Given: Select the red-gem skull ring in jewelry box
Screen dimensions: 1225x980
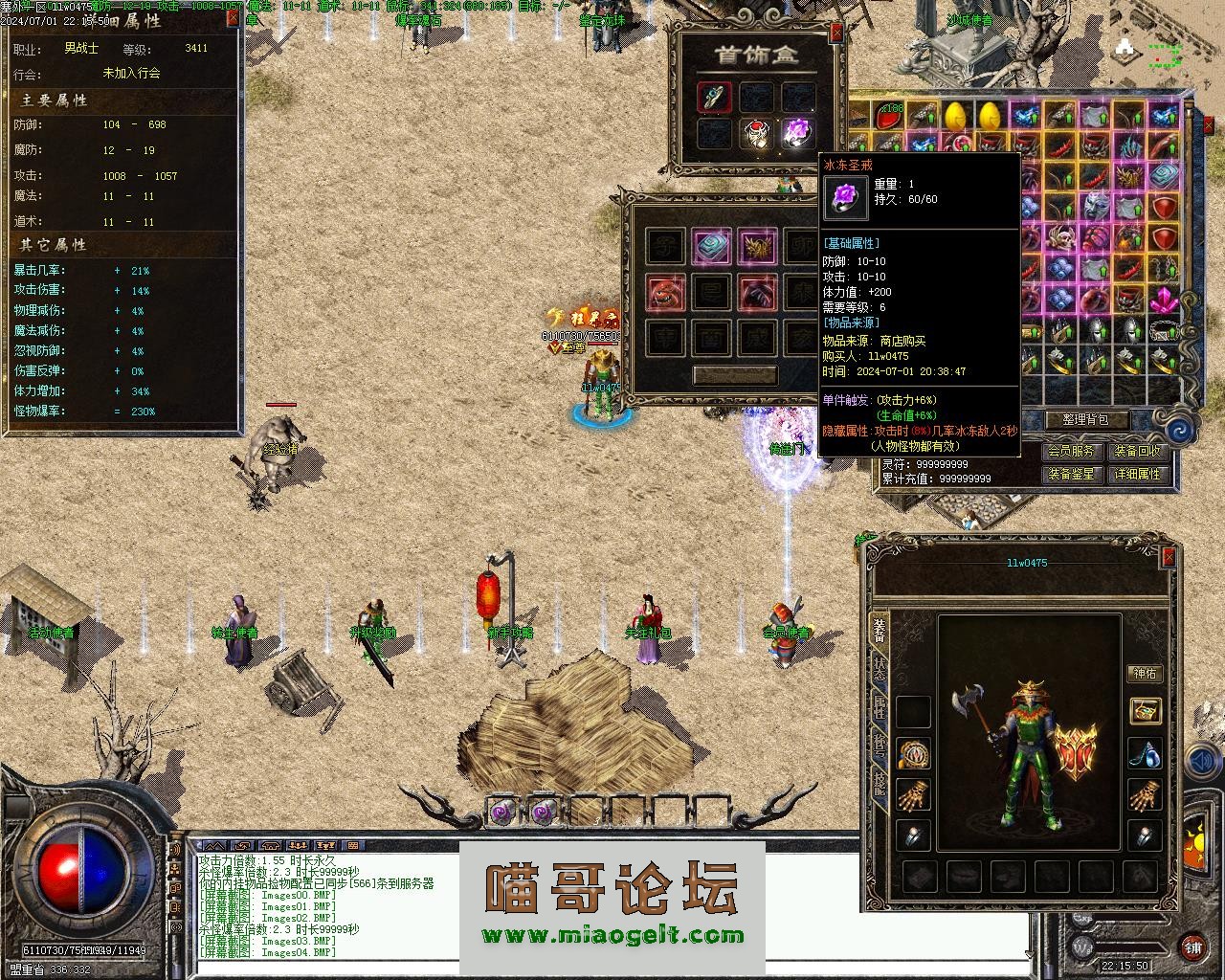Looking at the screenshot, I should point(757,132).
